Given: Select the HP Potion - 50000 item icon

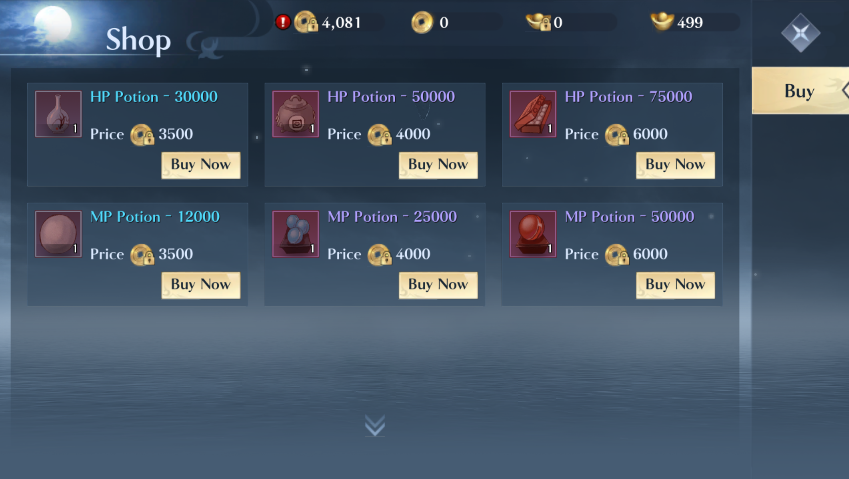Looking at the screenshot, I should pyautogui.click(x=296, y=114).
